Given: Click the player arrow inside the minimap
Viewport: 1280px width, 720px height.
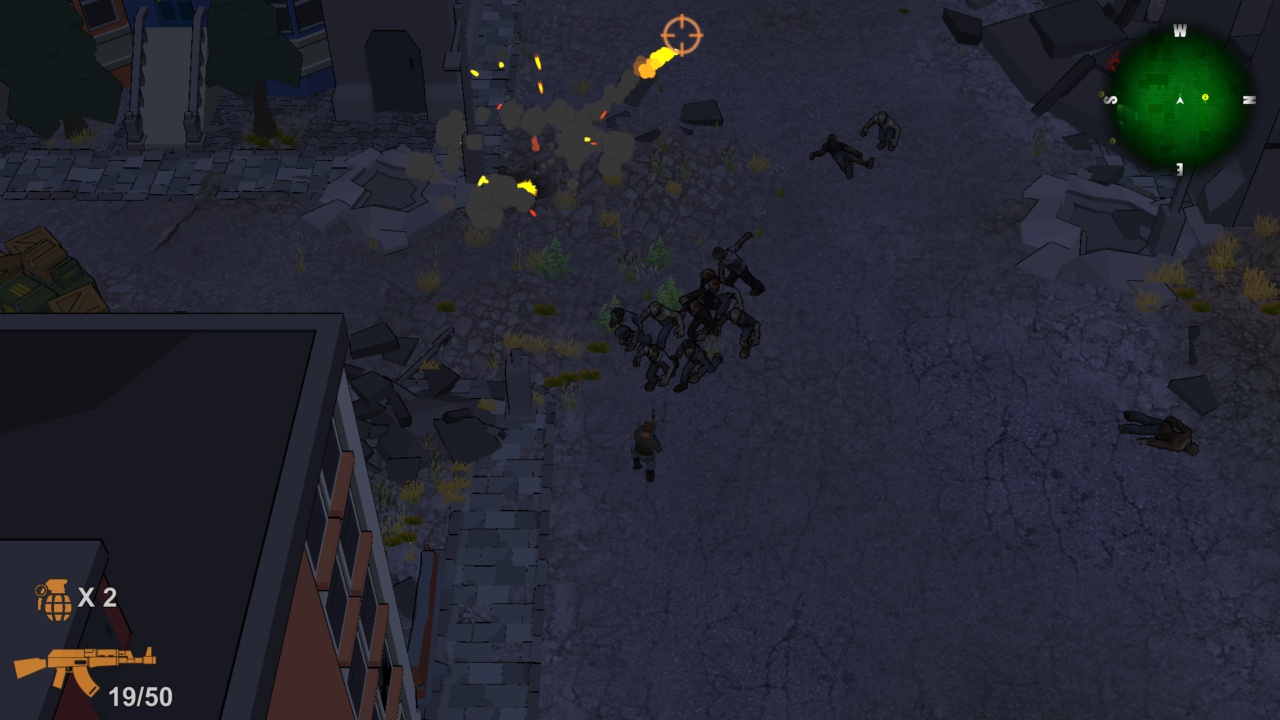Looking at the screenshot, I should click(x=1180, y=99).
